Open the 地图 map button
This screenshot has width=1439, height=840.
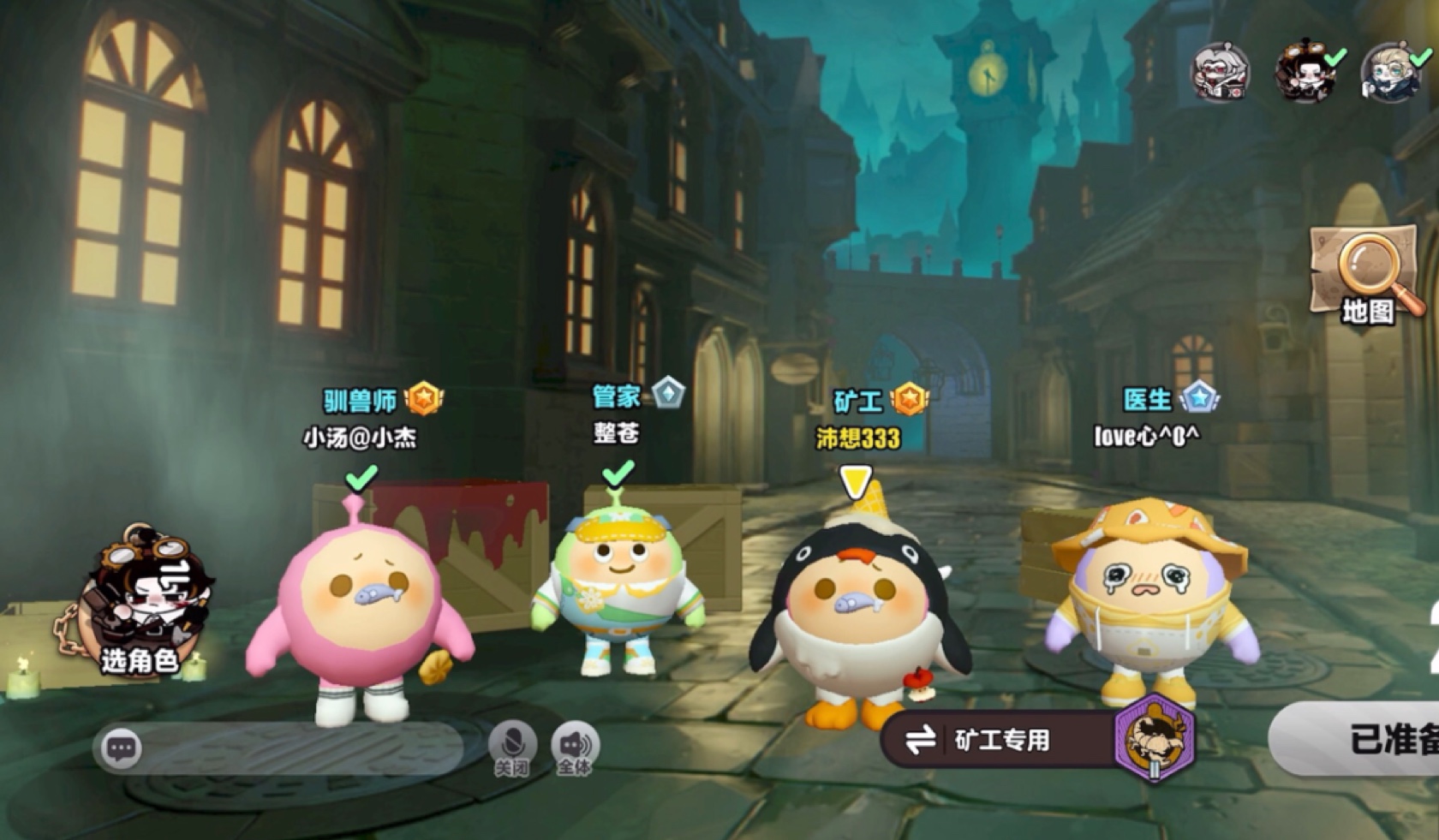click(x=1366, y=274)
